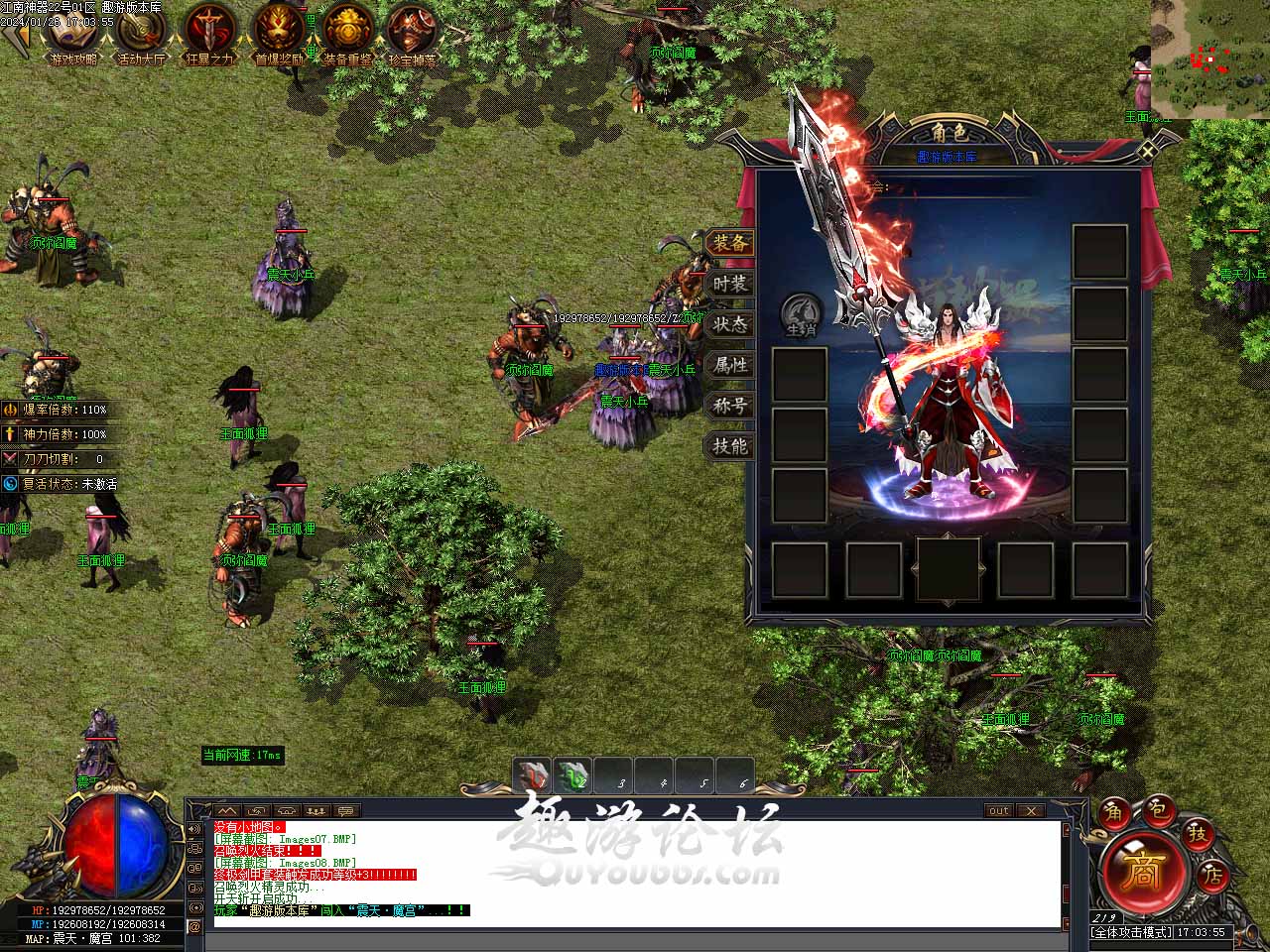Use the red item in hotbar slot 1
Screen dimensions: 1270x952
click(x=534, y=776)
